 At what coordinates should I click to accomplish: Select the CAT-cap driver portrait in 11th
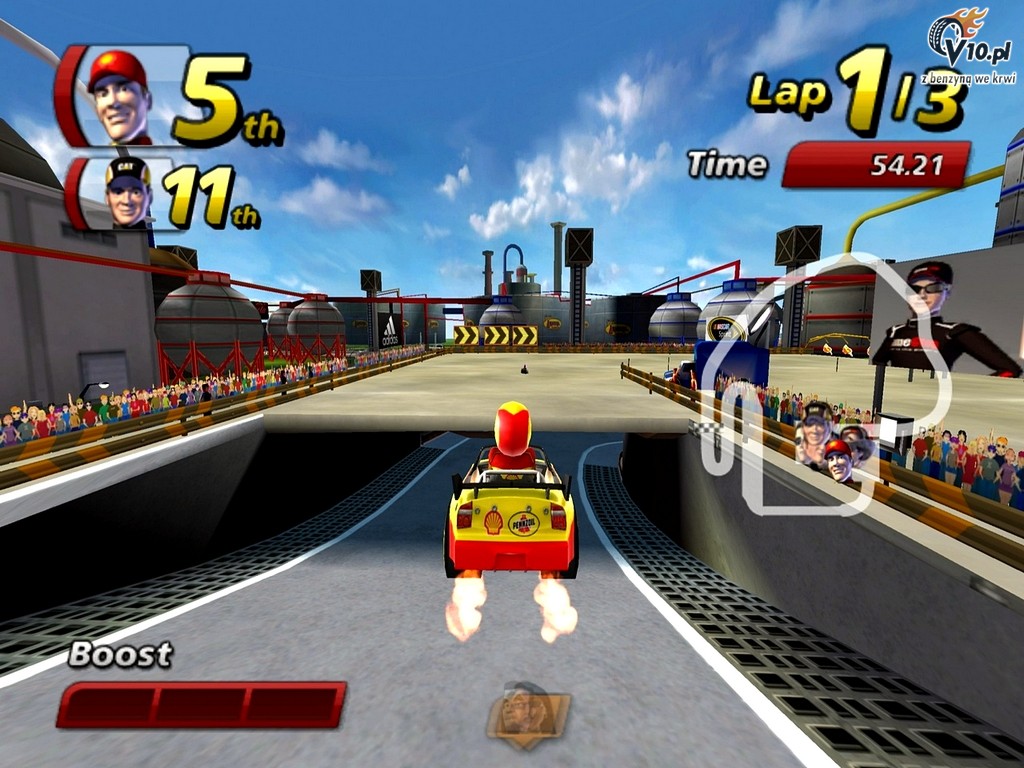tap(126, 192)
